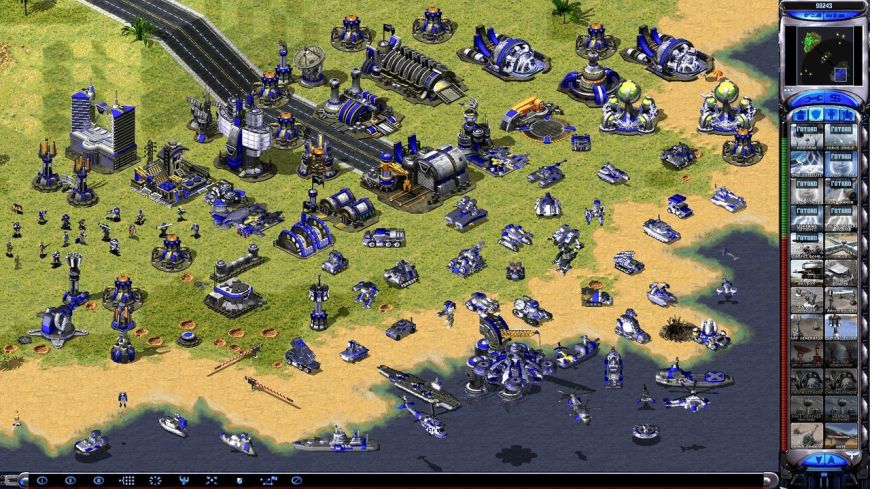The width and height of the screenshot is (870, 489).
Task: Switch to the structures build tab
Action: (799, 114)
